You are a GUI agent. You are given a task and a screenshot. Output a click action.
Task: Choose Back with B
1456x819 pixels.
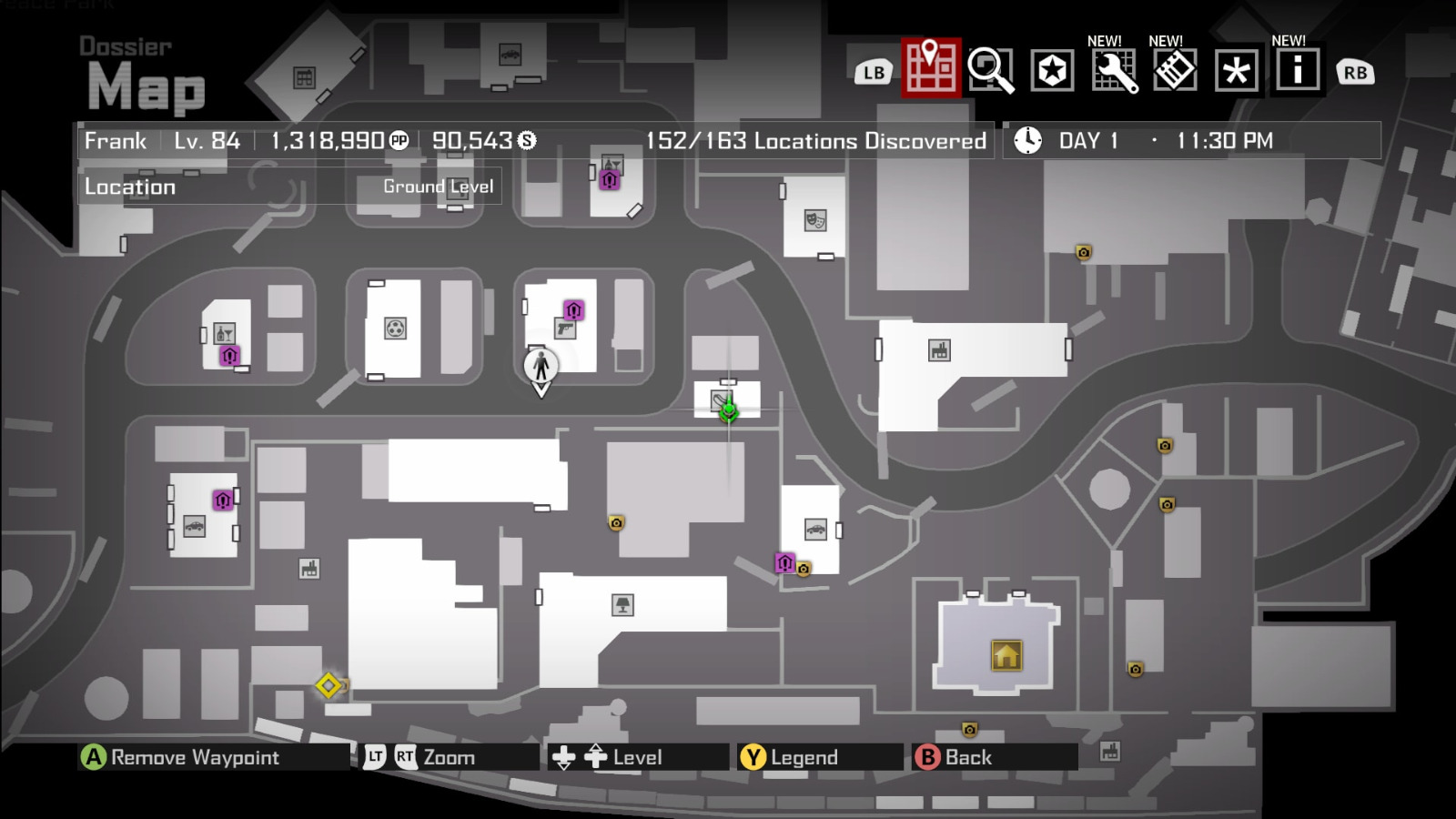(927, 756)
